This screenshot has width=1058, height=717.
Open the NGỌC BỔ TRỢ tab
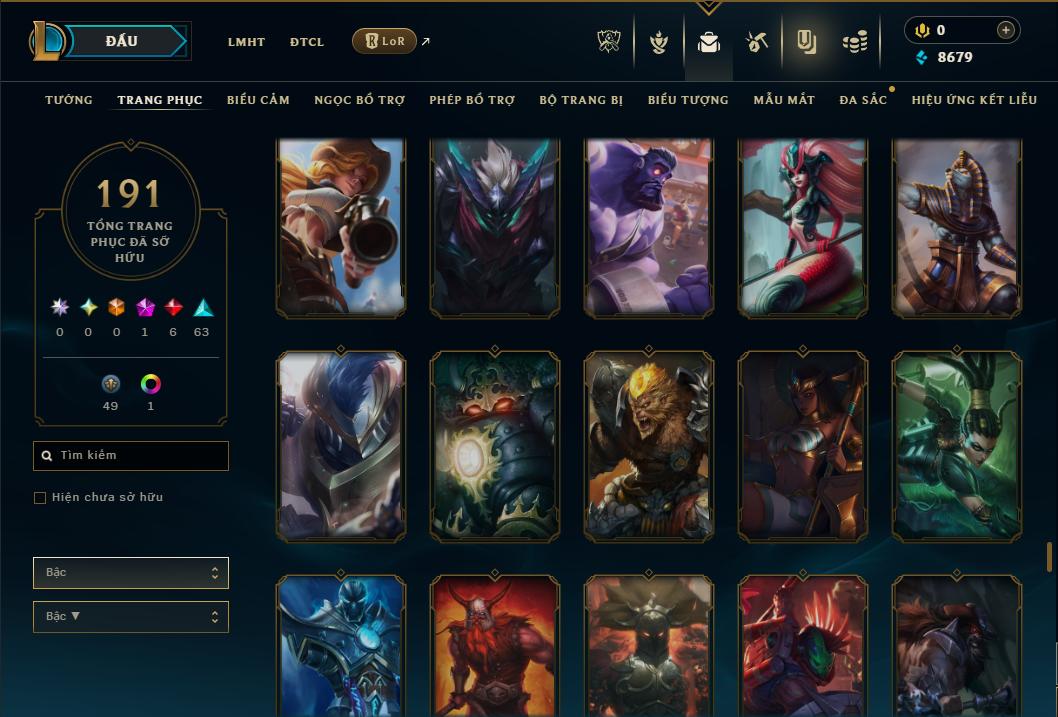tap(359, 100)
